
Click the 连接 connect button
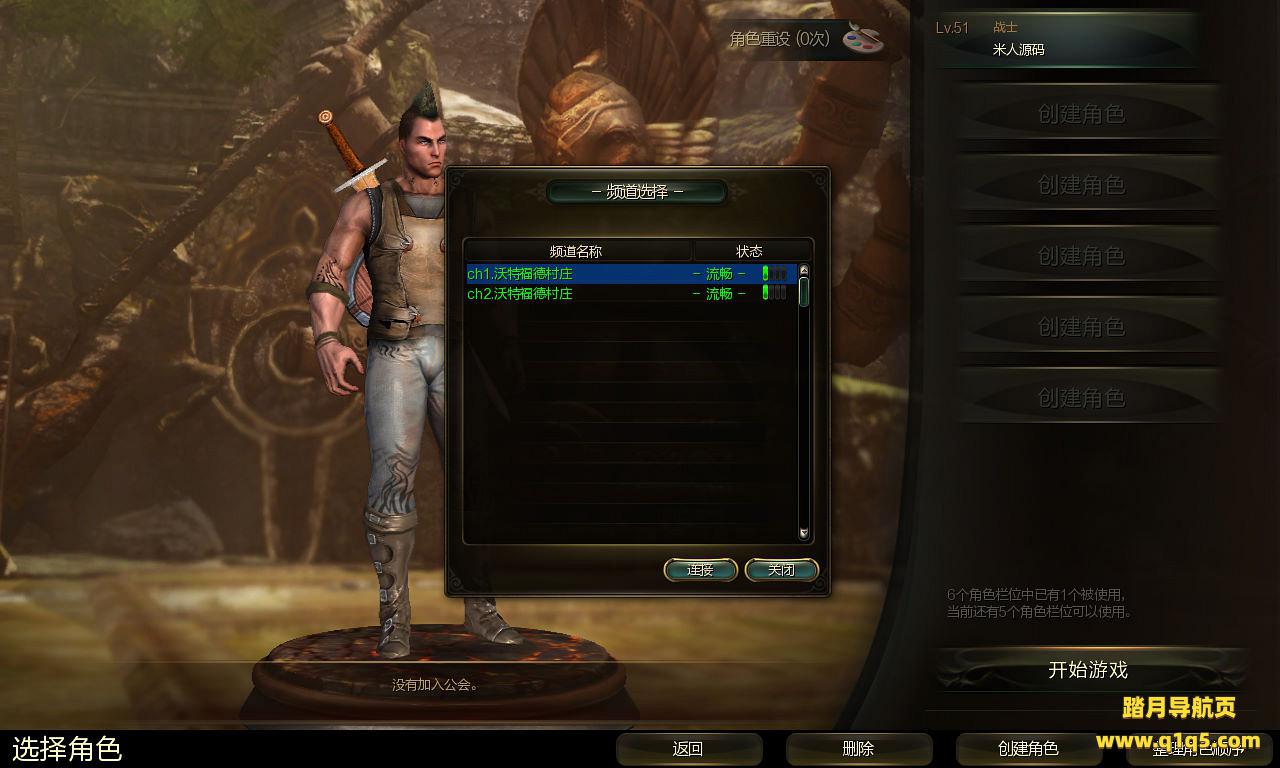[x=700, y=570]
